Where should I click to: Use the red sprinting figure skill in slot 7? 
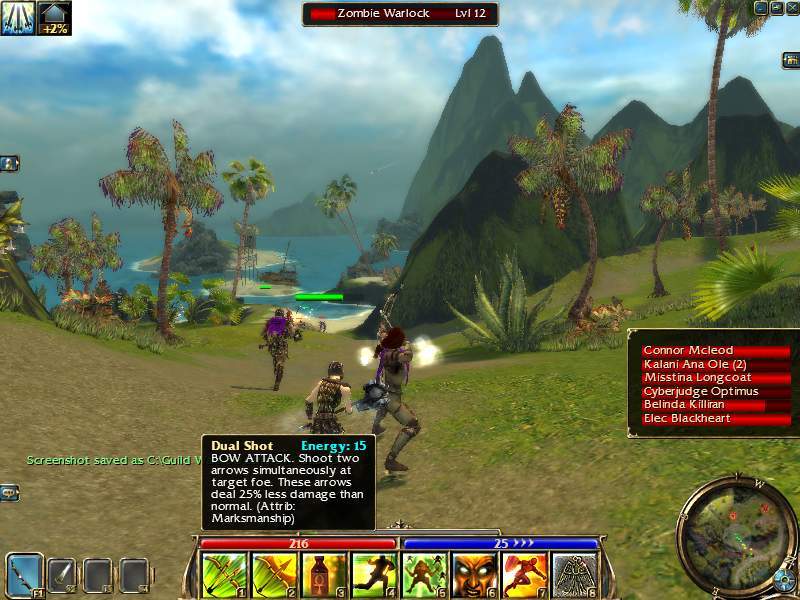[525, 575]
